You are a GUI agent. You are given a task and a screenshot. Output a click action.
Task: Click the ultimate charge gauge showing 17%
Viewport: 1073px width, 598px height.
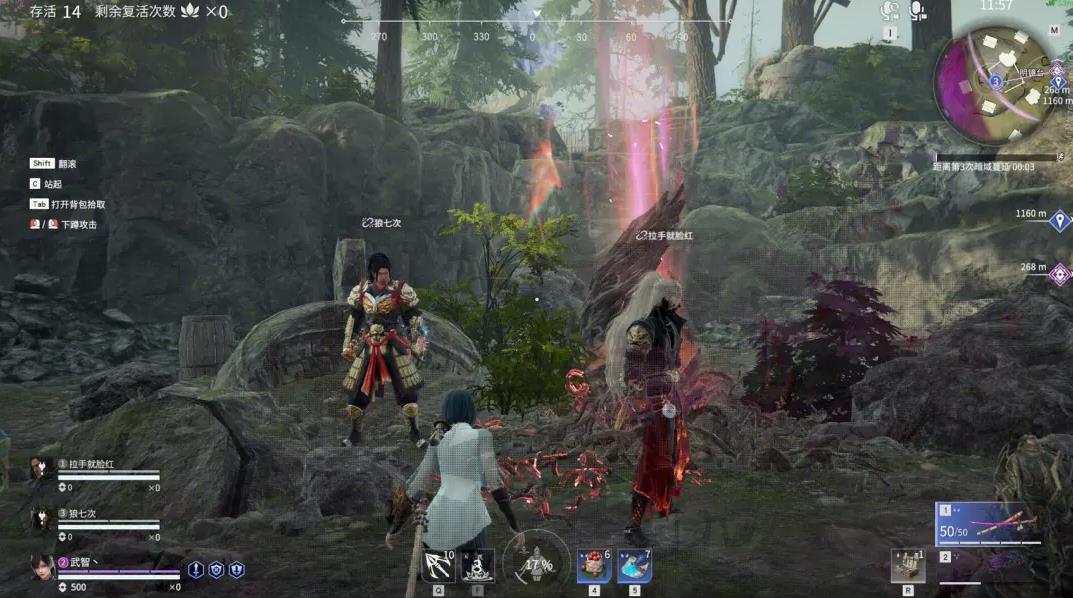537,562
